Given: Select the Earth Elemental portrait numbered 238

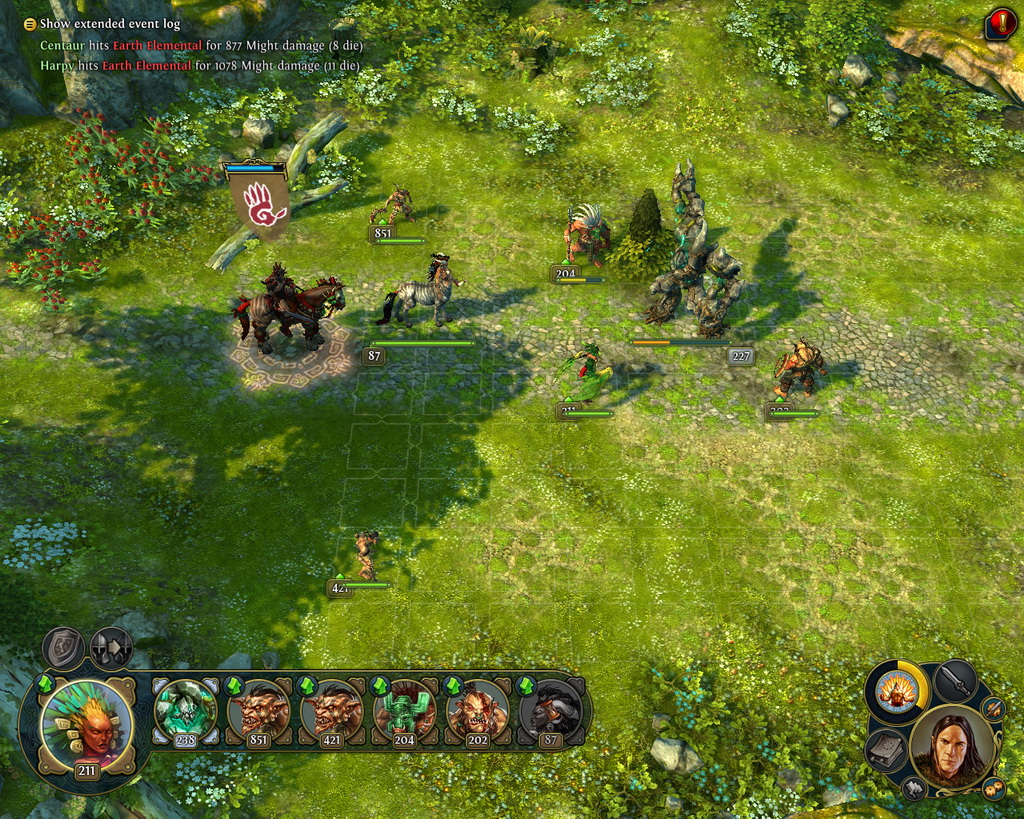Looking at the screenshot, I should coord(185,712).
